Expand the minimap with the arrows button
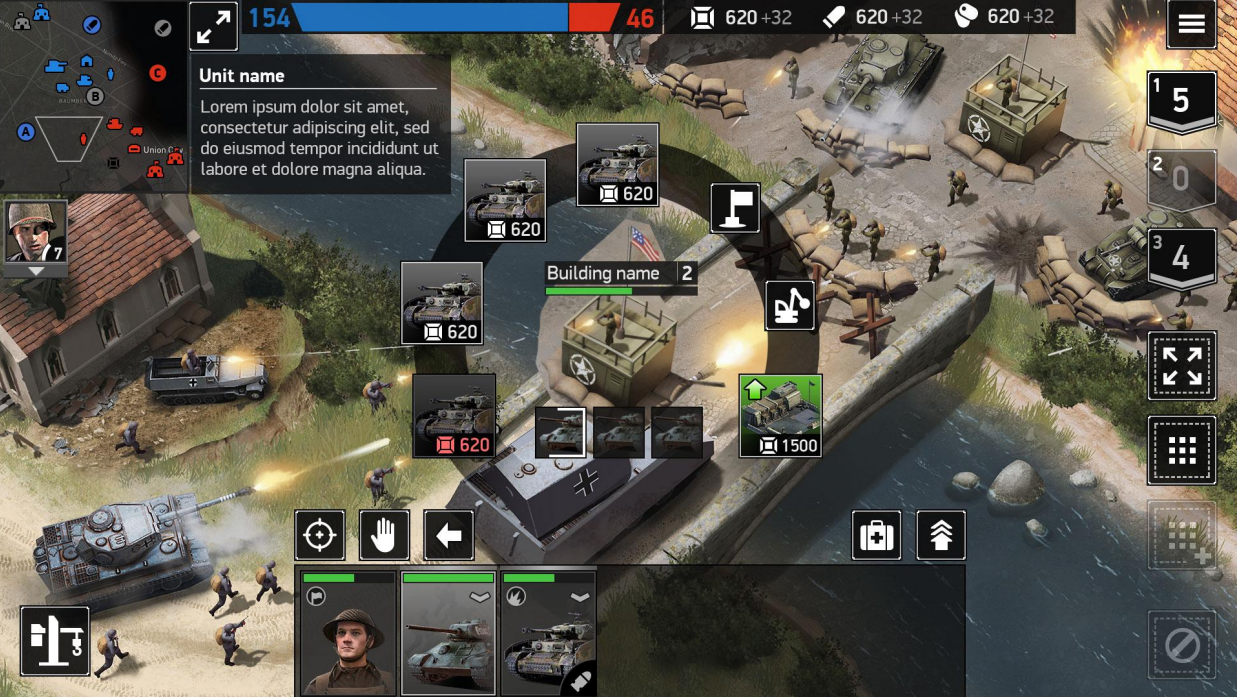The image size is (1237, 697). [x=213, y=26]
